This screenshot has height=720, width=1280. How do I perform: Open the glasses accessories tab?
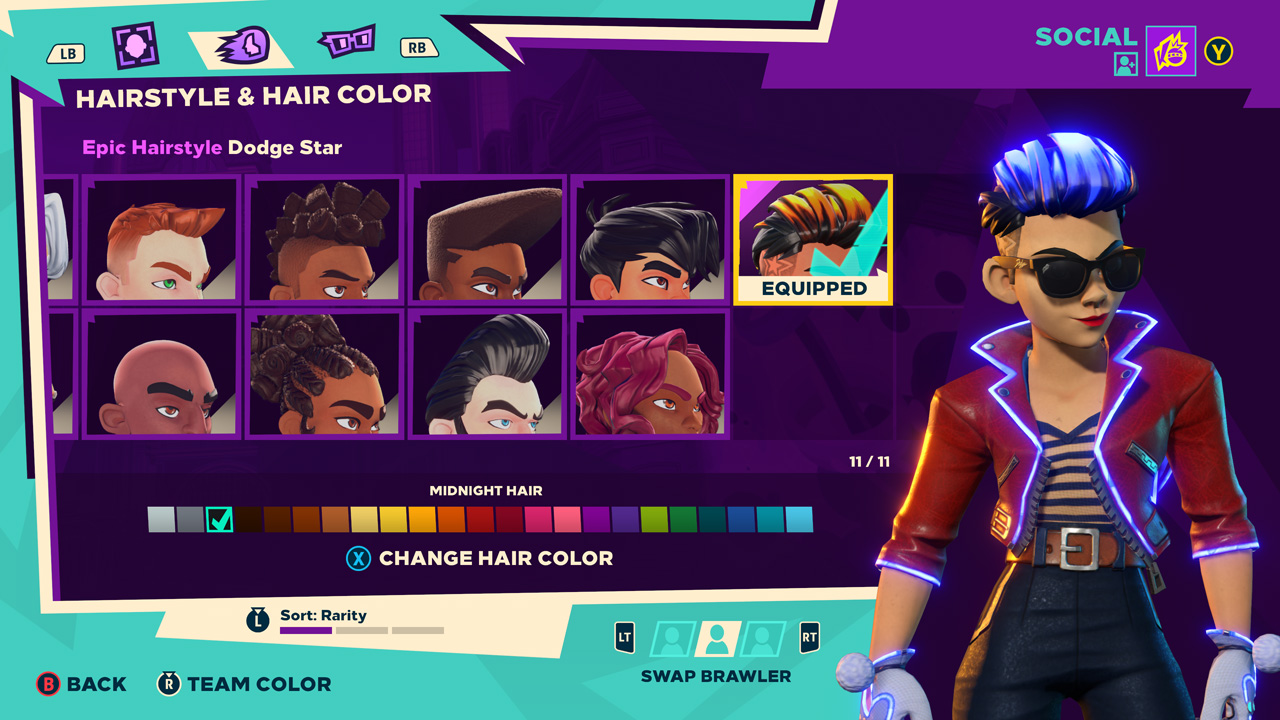[346, 42]
